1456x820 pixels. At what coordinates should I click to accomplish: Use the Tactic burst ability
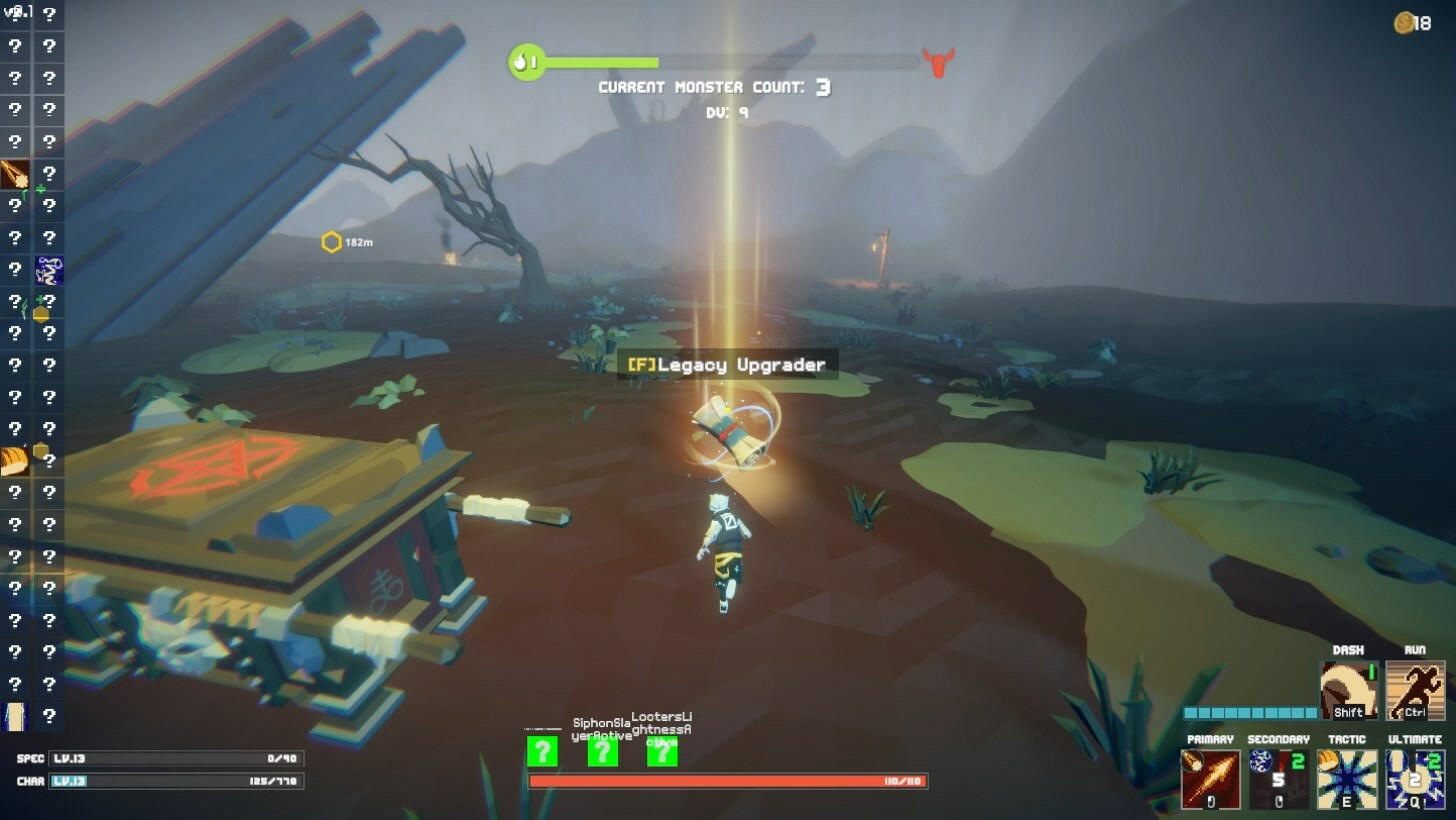[1346, 779]
